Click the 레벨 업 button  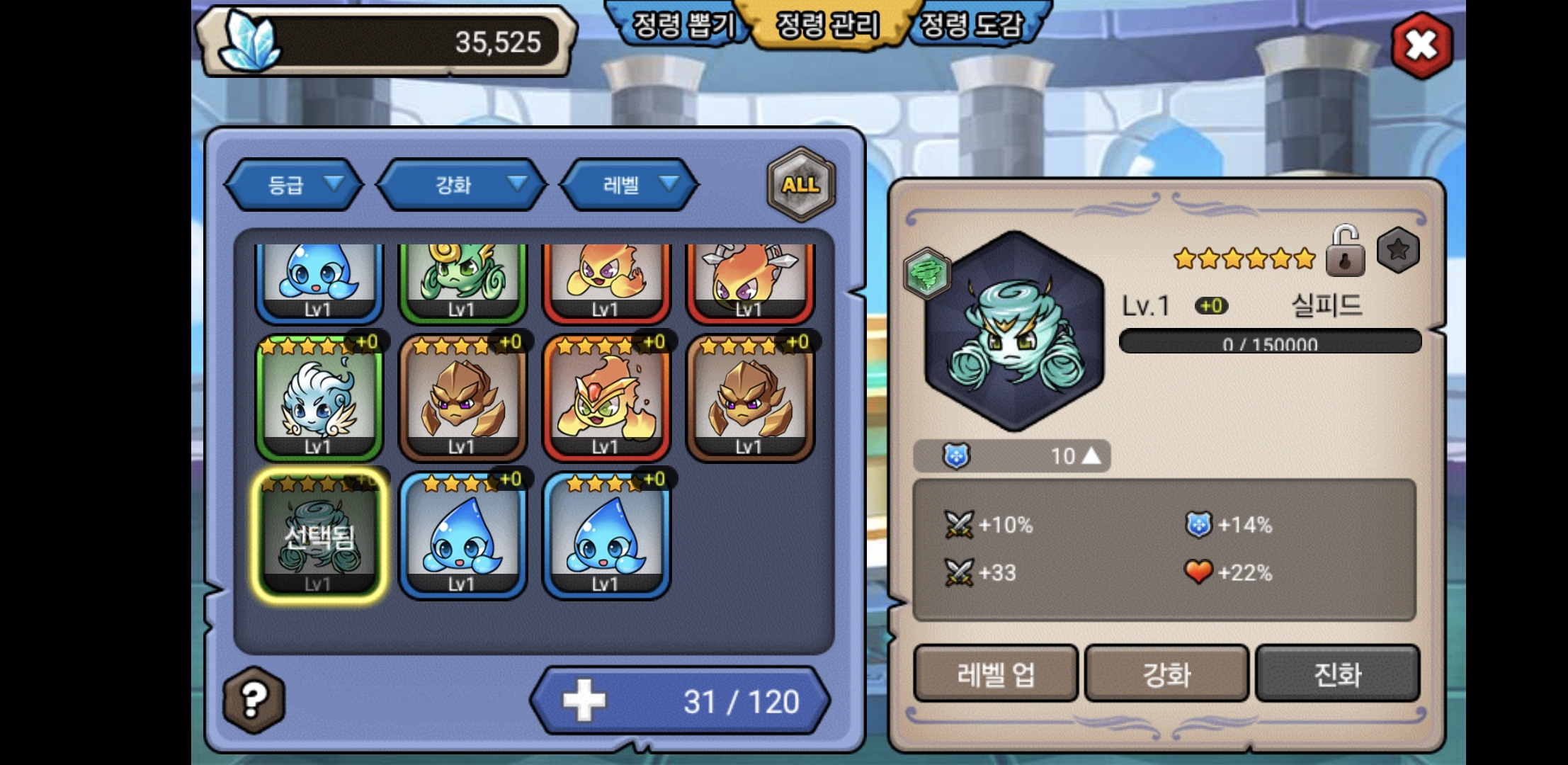[995, 674]
